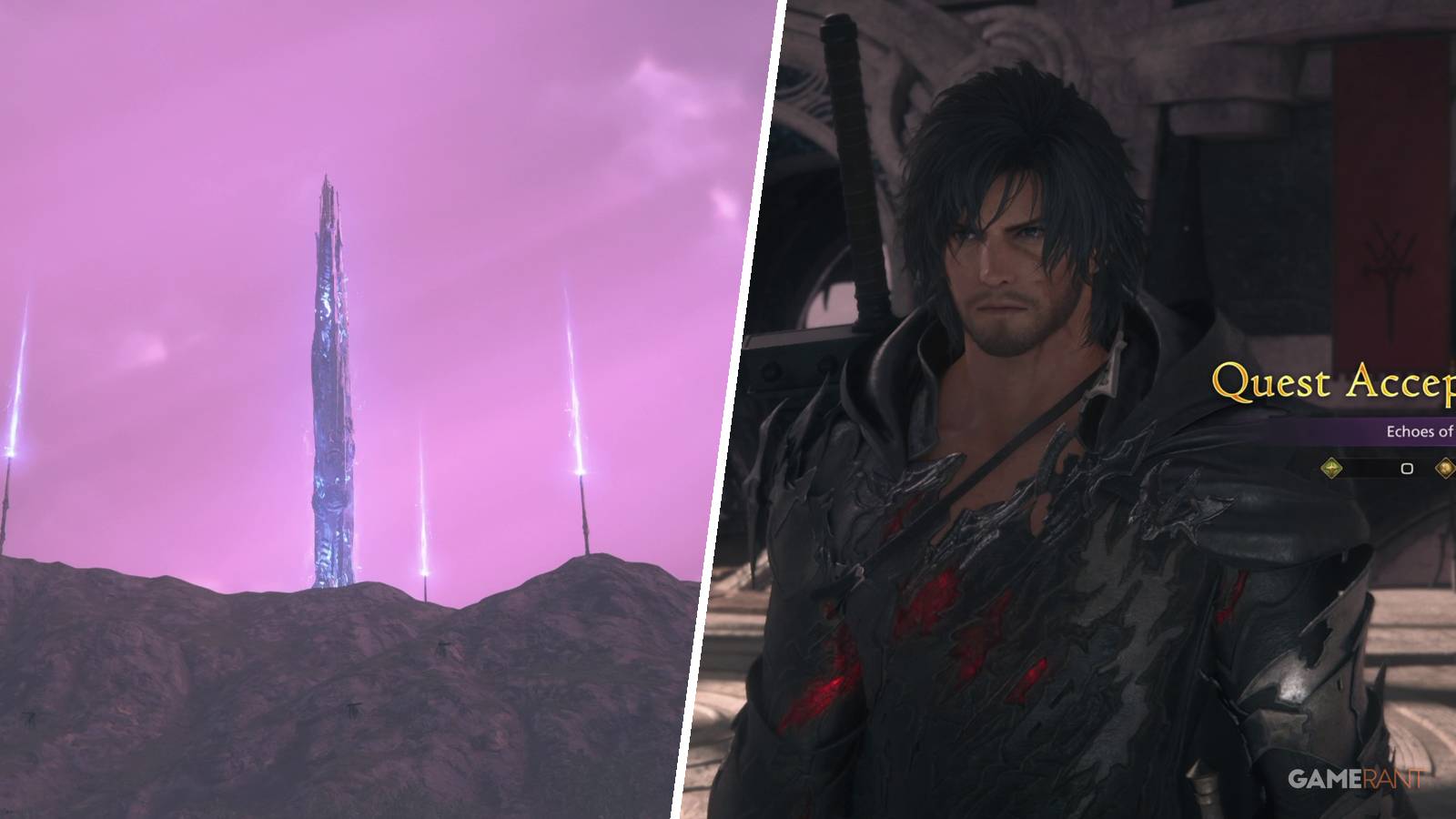Select the leftmost beam of light

[x=9, y=409]
